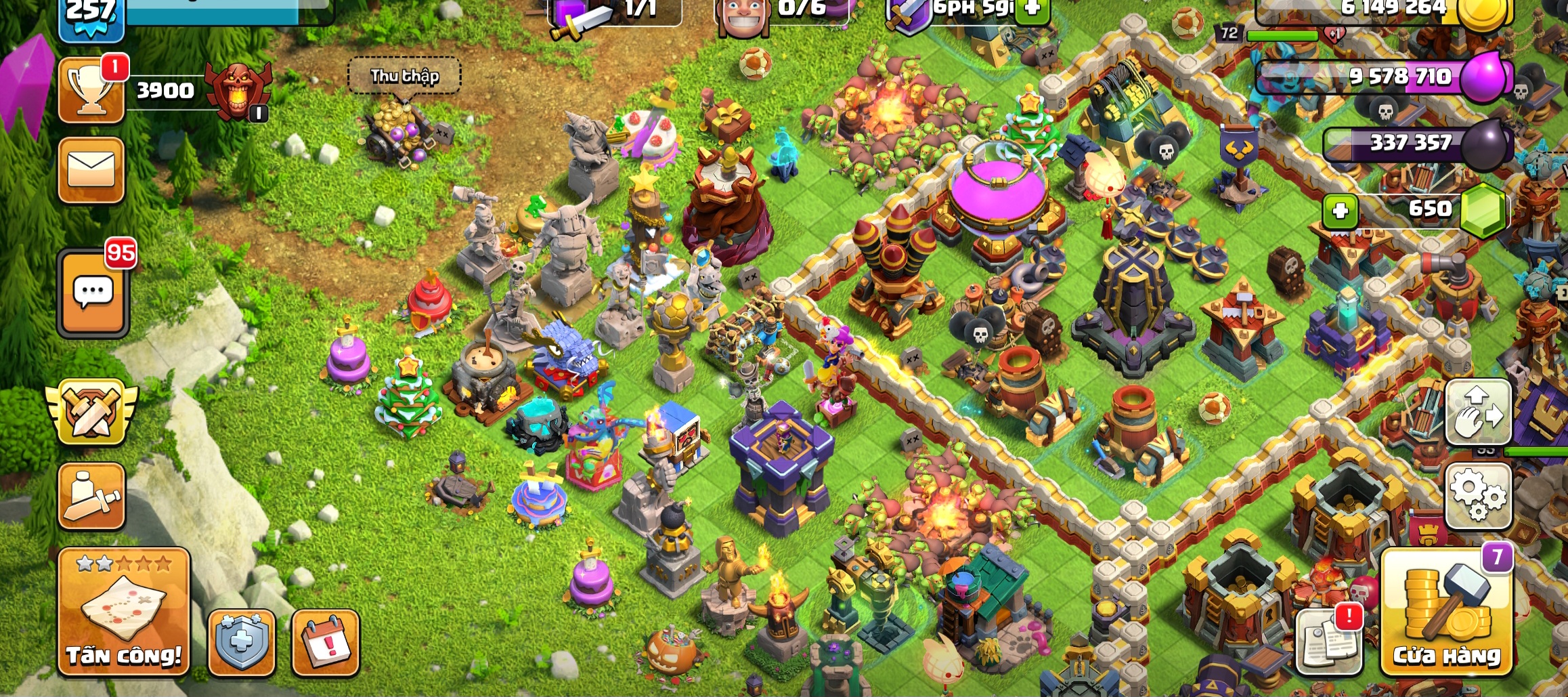Open the army training overview
This screenshot has height=697, width=1568.
click(x=91, y=497)
